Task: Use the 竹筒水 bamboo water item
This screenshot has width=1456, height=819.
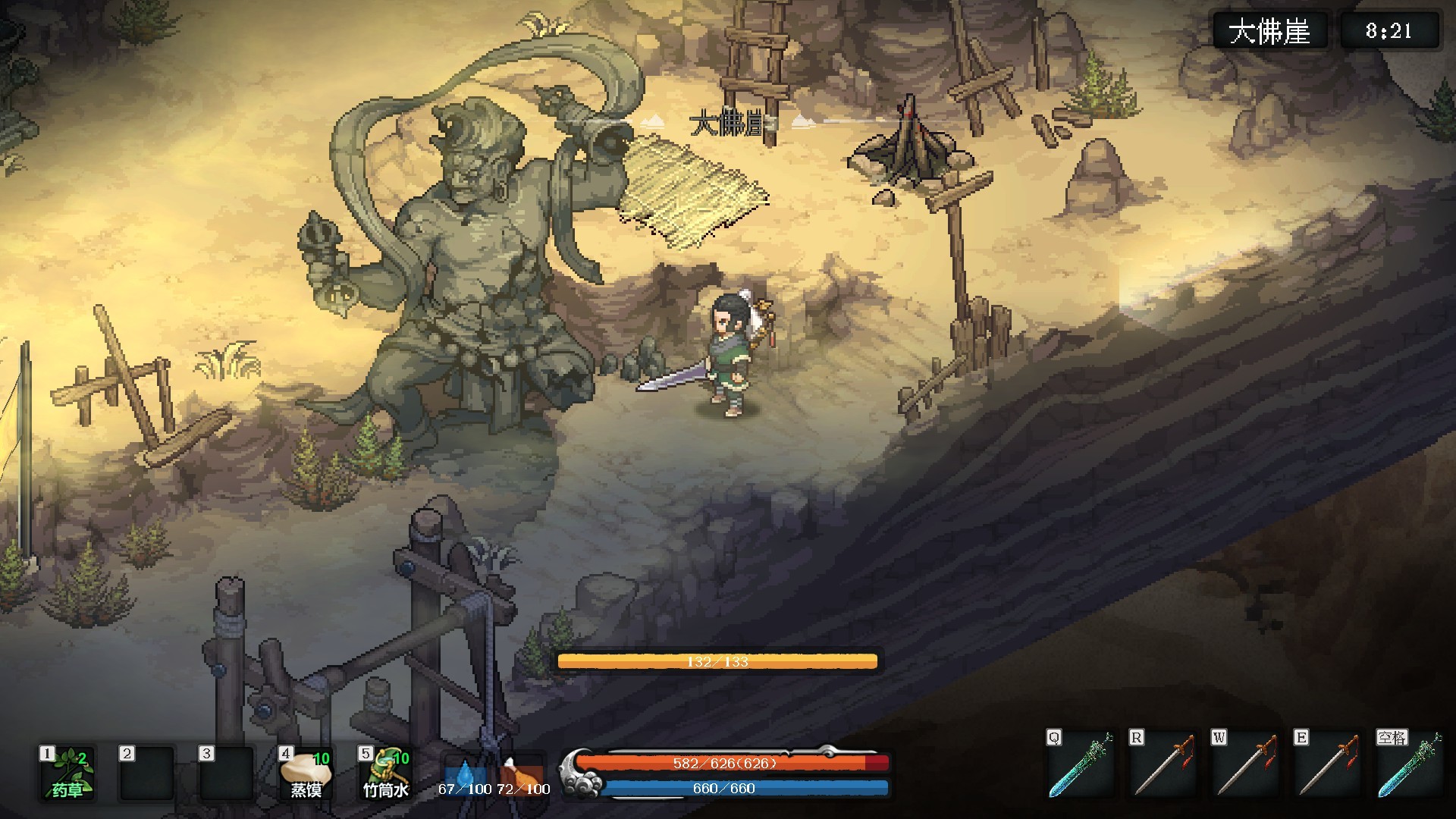Action: tap(385, 773)
